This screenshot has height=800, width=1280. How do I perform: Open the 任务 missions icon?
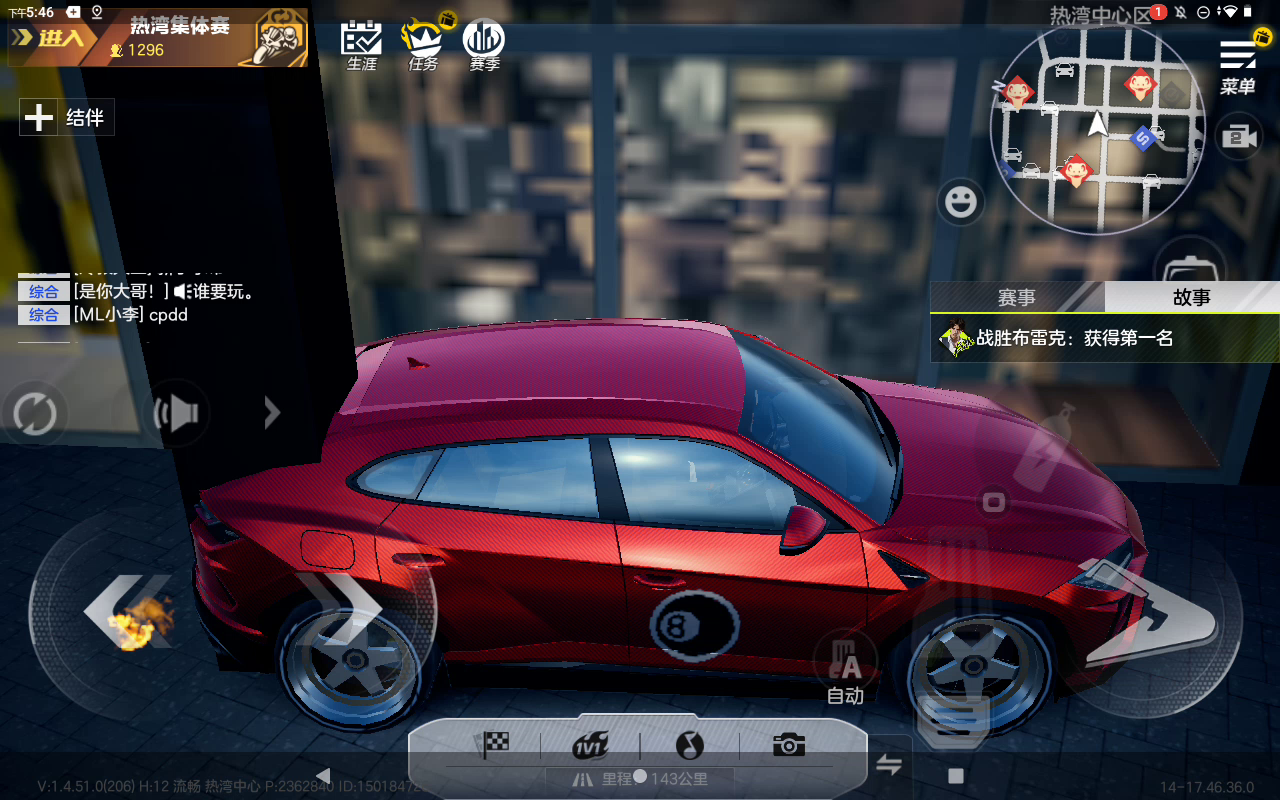(422, 45)
